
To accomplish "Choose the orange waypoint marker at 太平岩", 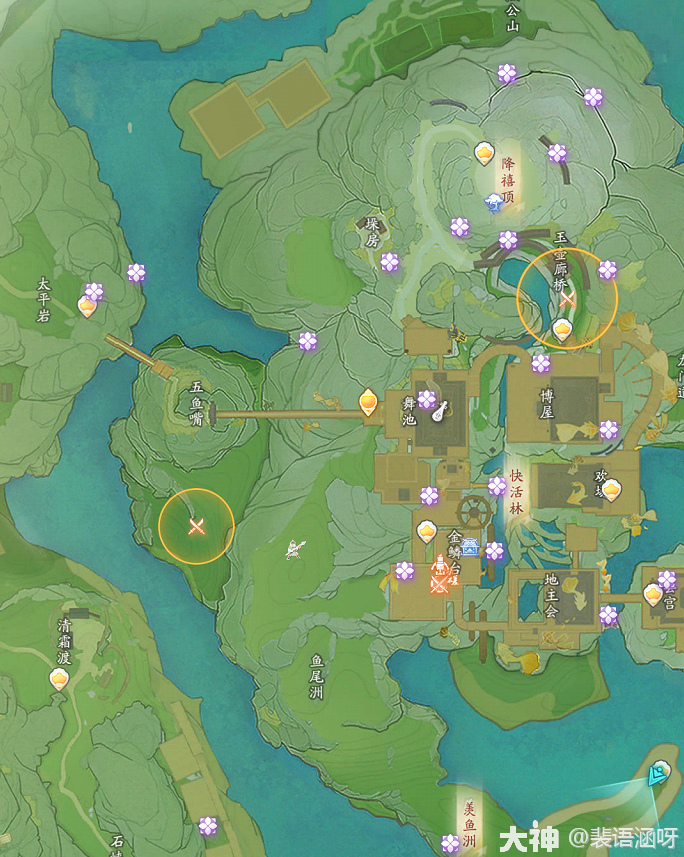I will click(88, 306).
